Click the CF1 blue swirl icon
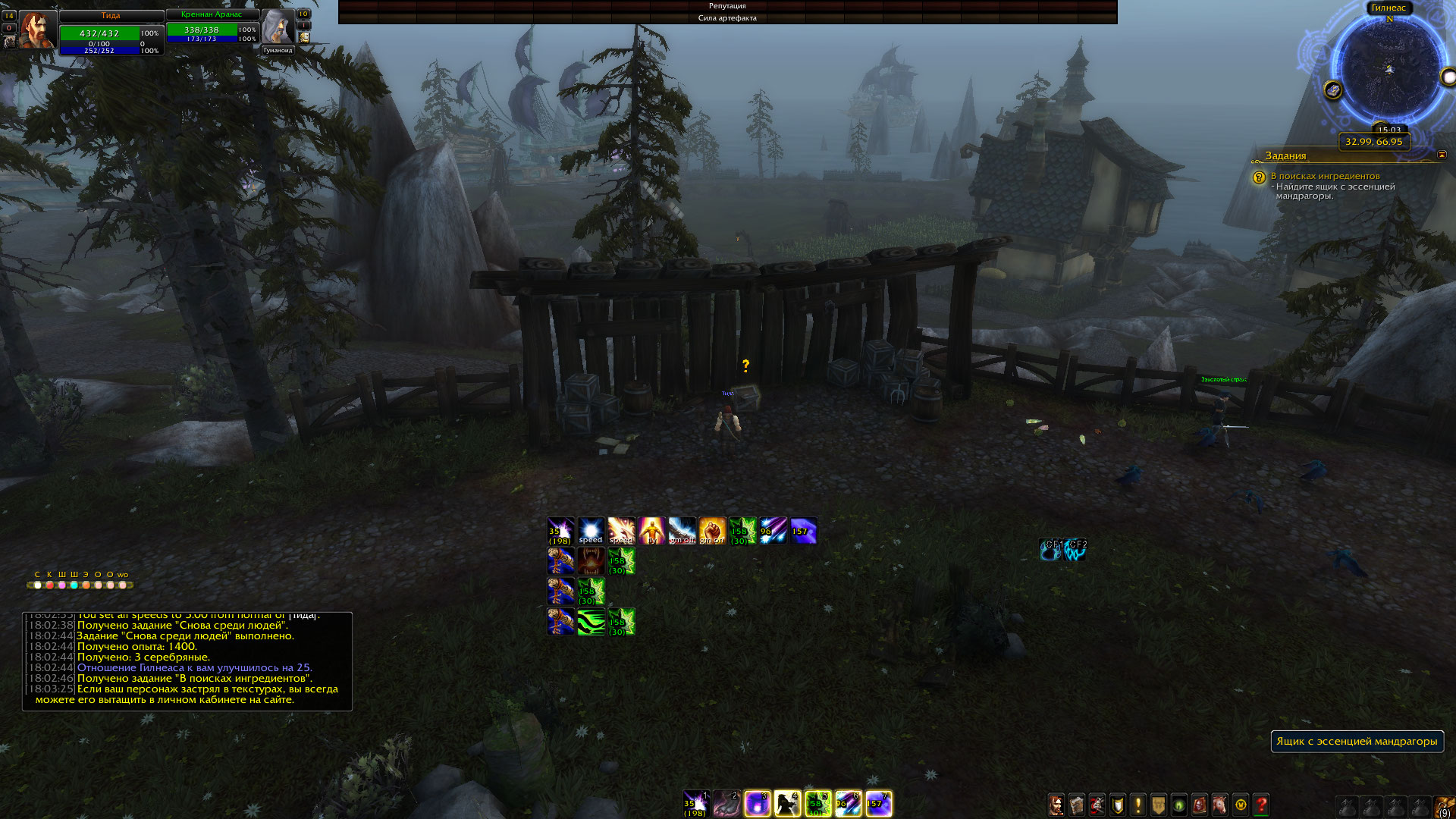Image resolution: width=1456 pixels, height=819 pixels. (x=1051, y=549)
